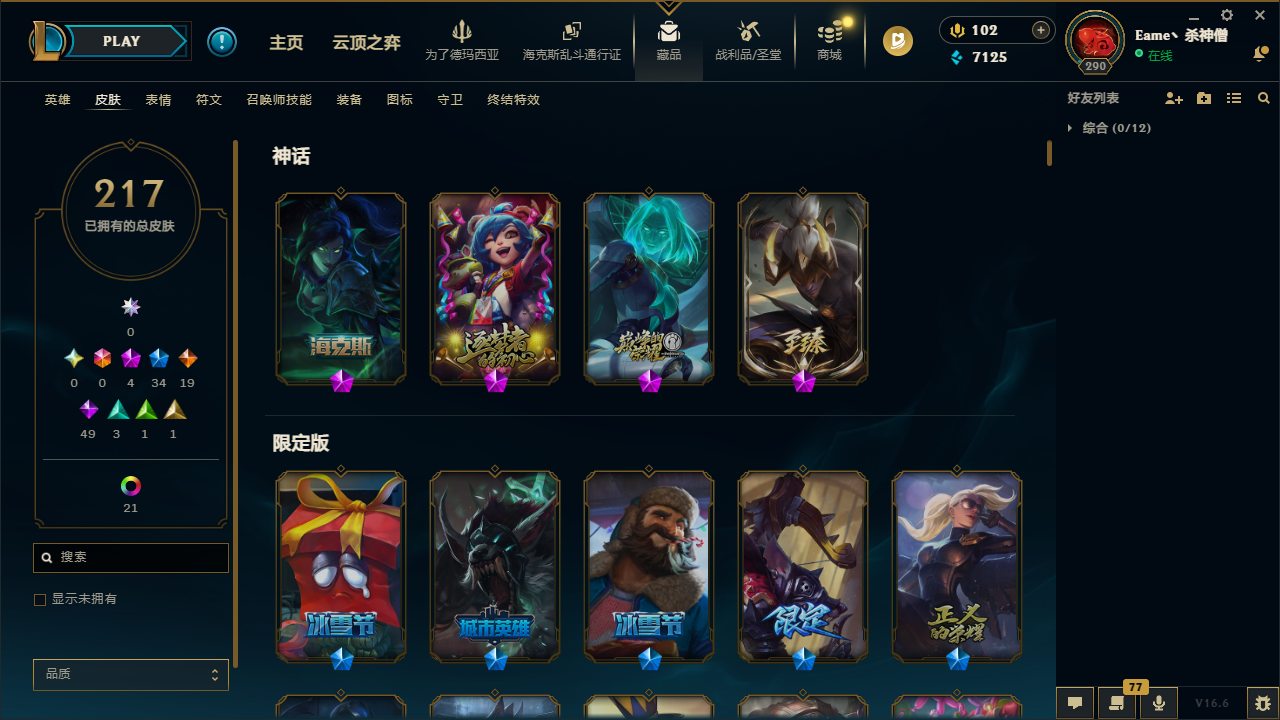The image size is (1280, 720).
Task: Report a bug via the bug icon
Action: 1262,703
